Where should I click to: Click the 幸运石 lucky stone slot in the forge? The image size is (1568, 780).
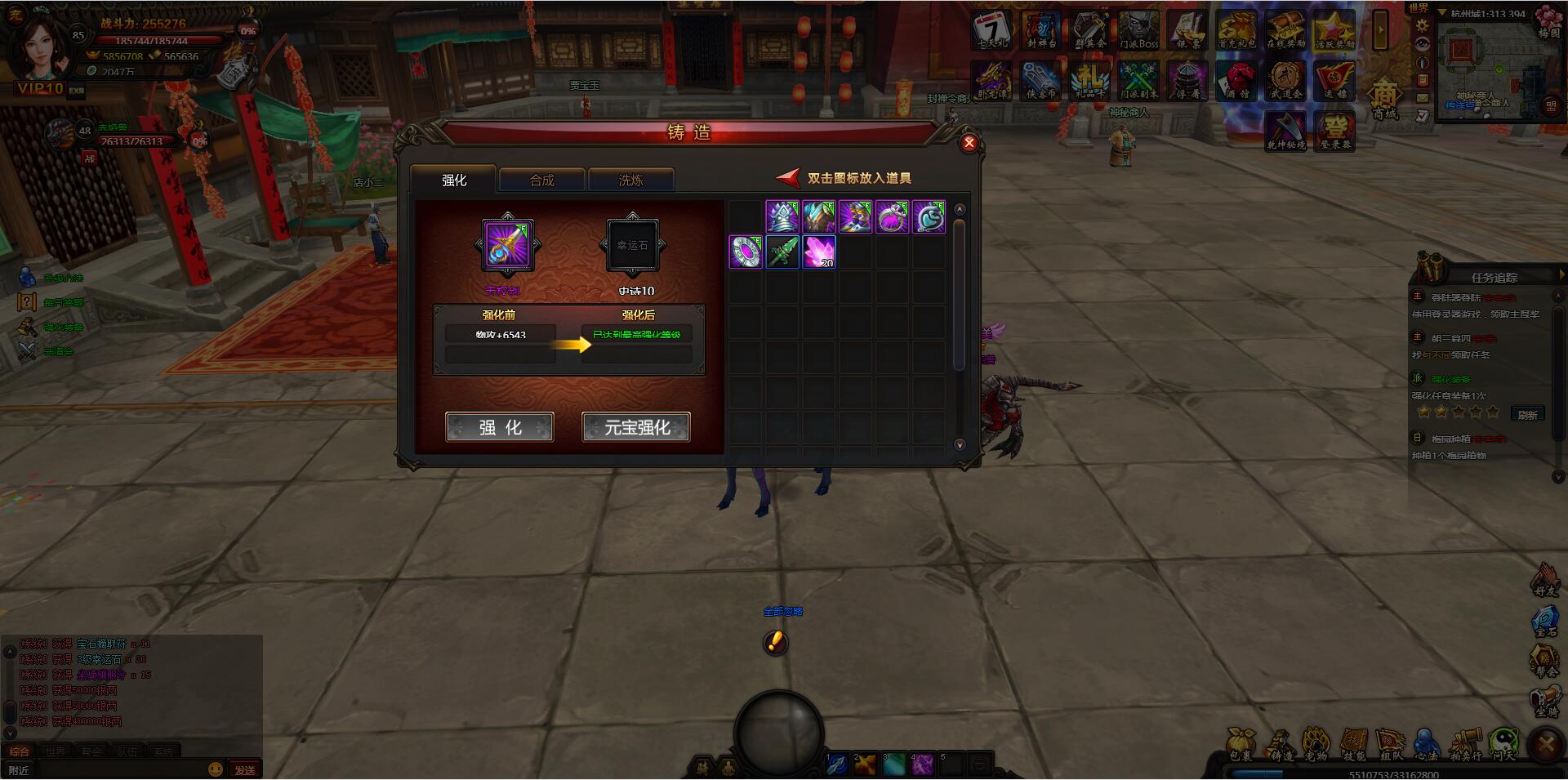pyautogui.click(x=631, y=245)
